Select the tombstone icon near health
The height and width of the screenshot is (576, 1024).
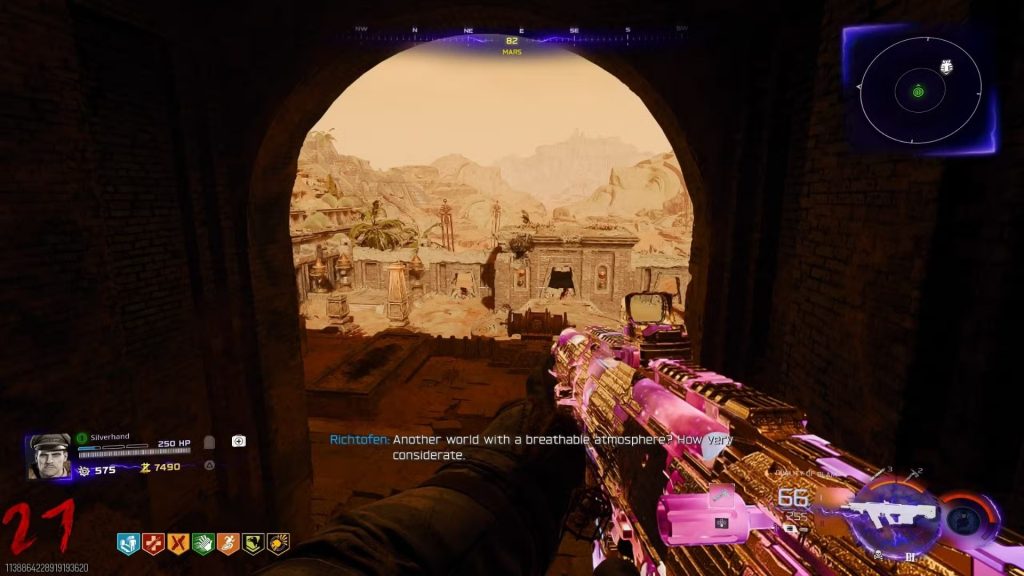point(210,441)
